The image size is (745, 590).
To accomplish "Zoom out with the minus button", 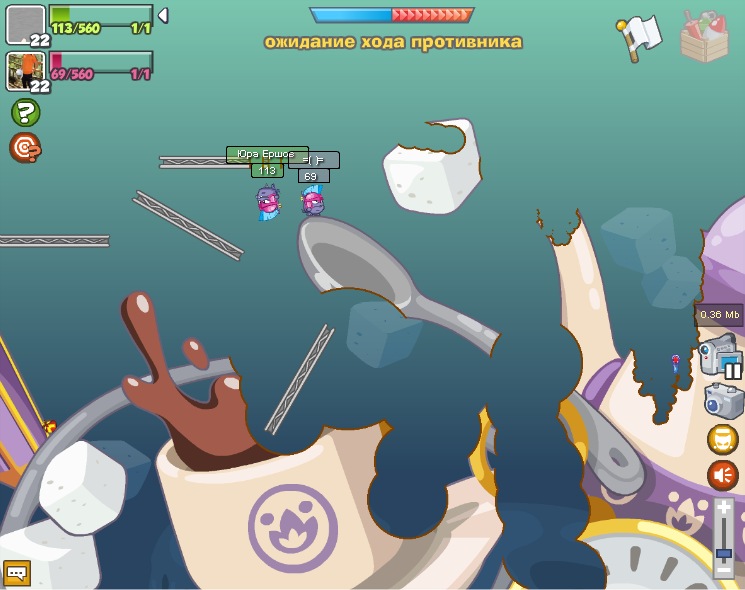I will coord(724,568).
